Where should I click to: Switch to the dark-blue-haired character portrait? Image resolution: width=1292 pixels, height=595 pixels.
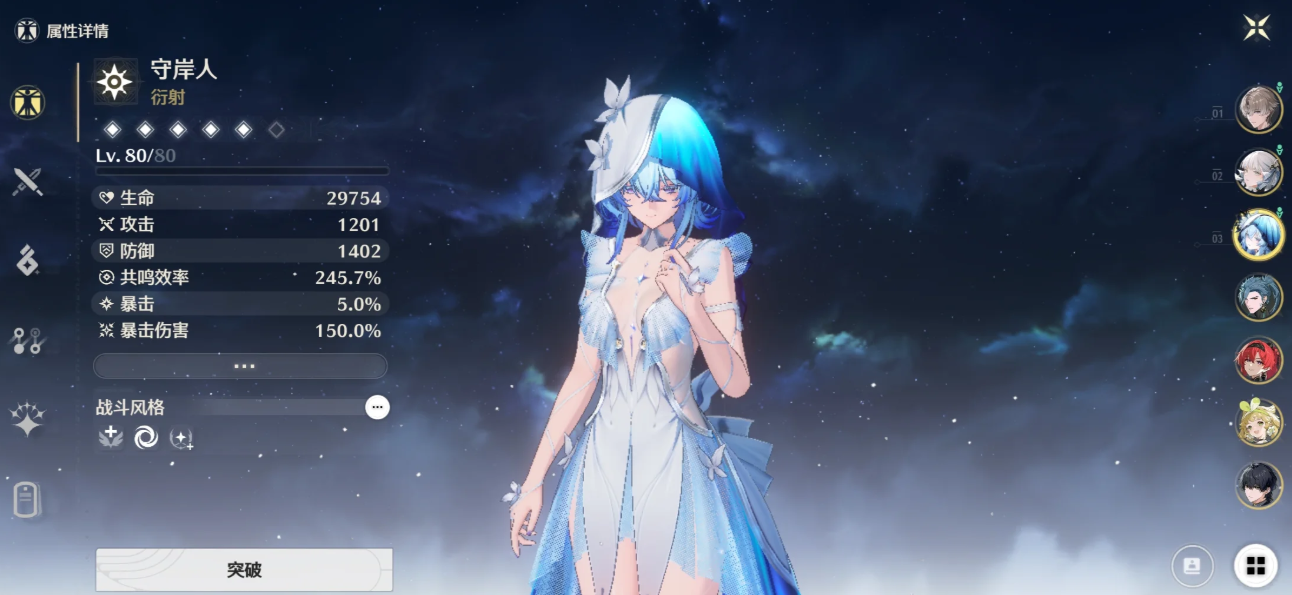click(1259, 297)
